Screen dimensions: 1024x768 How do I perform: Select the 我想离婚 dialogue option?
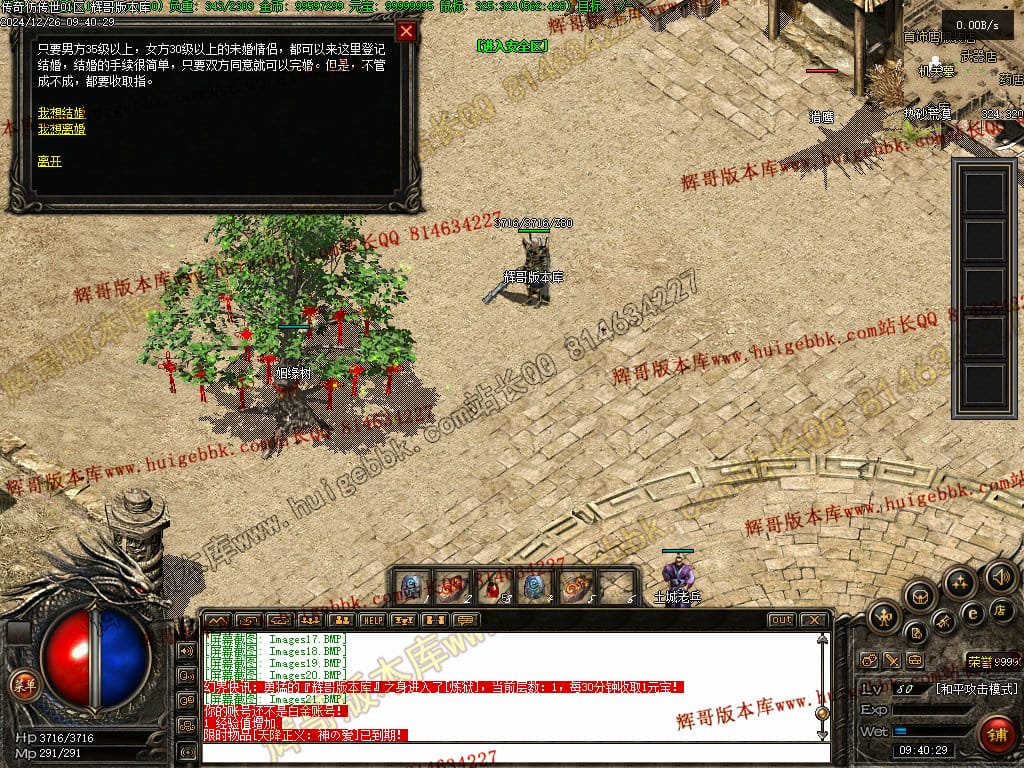pyautogui.click(x=62, y=129)
